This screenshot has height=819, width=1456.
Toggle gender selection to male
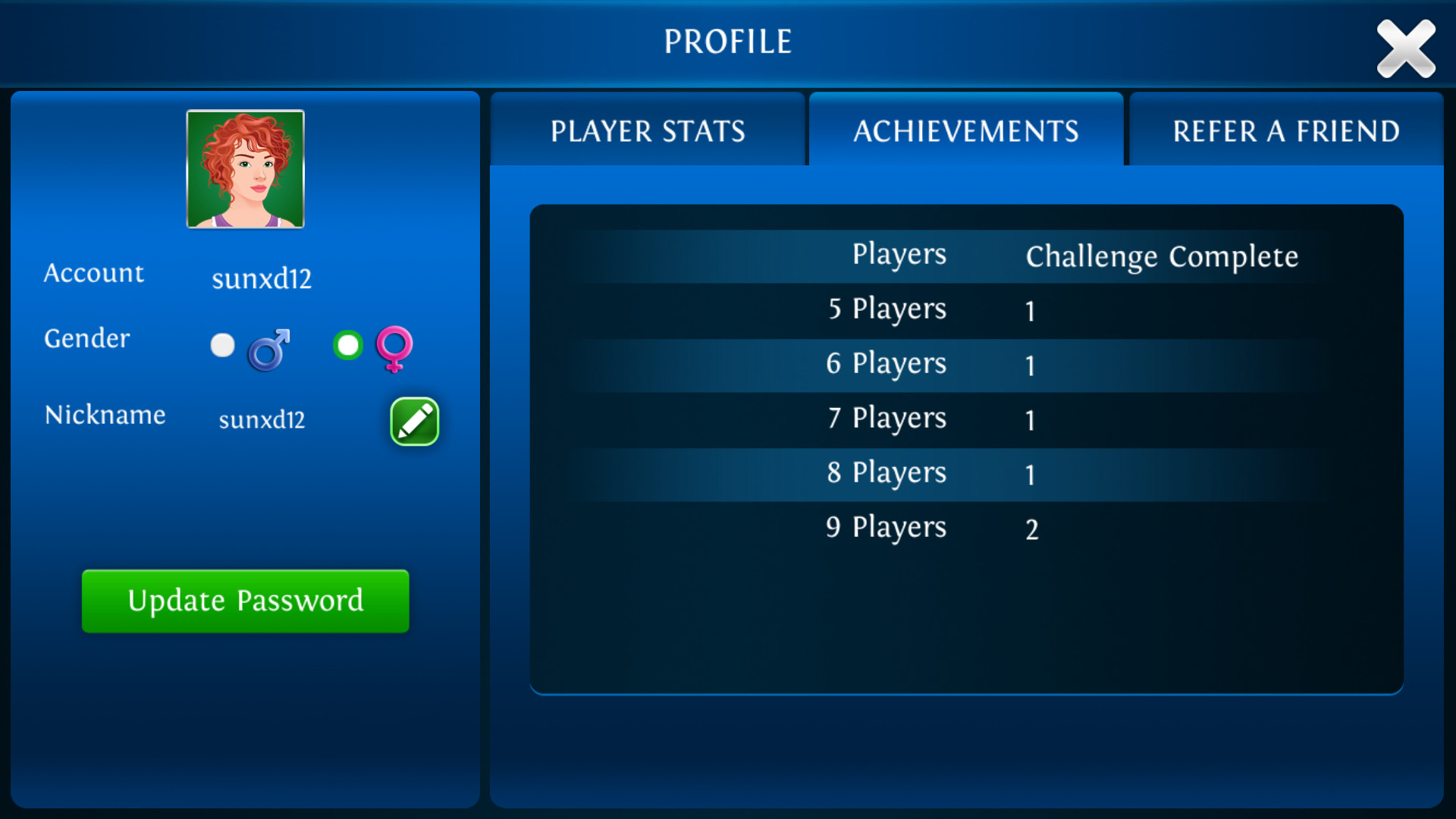[x=222, y=345]
